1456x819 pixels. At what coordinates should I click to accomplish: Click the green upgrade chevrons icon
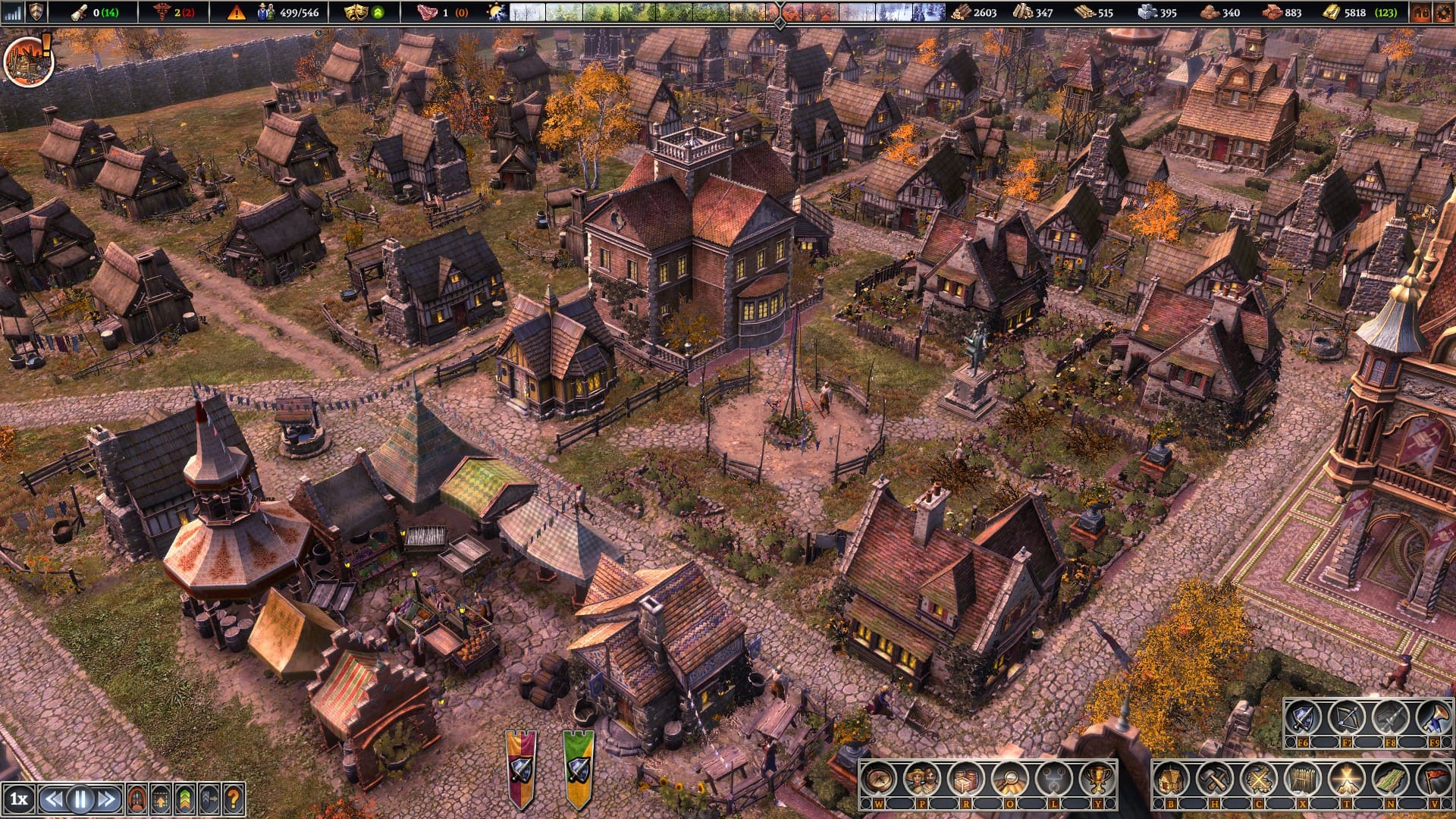click(x=184, y=799)
